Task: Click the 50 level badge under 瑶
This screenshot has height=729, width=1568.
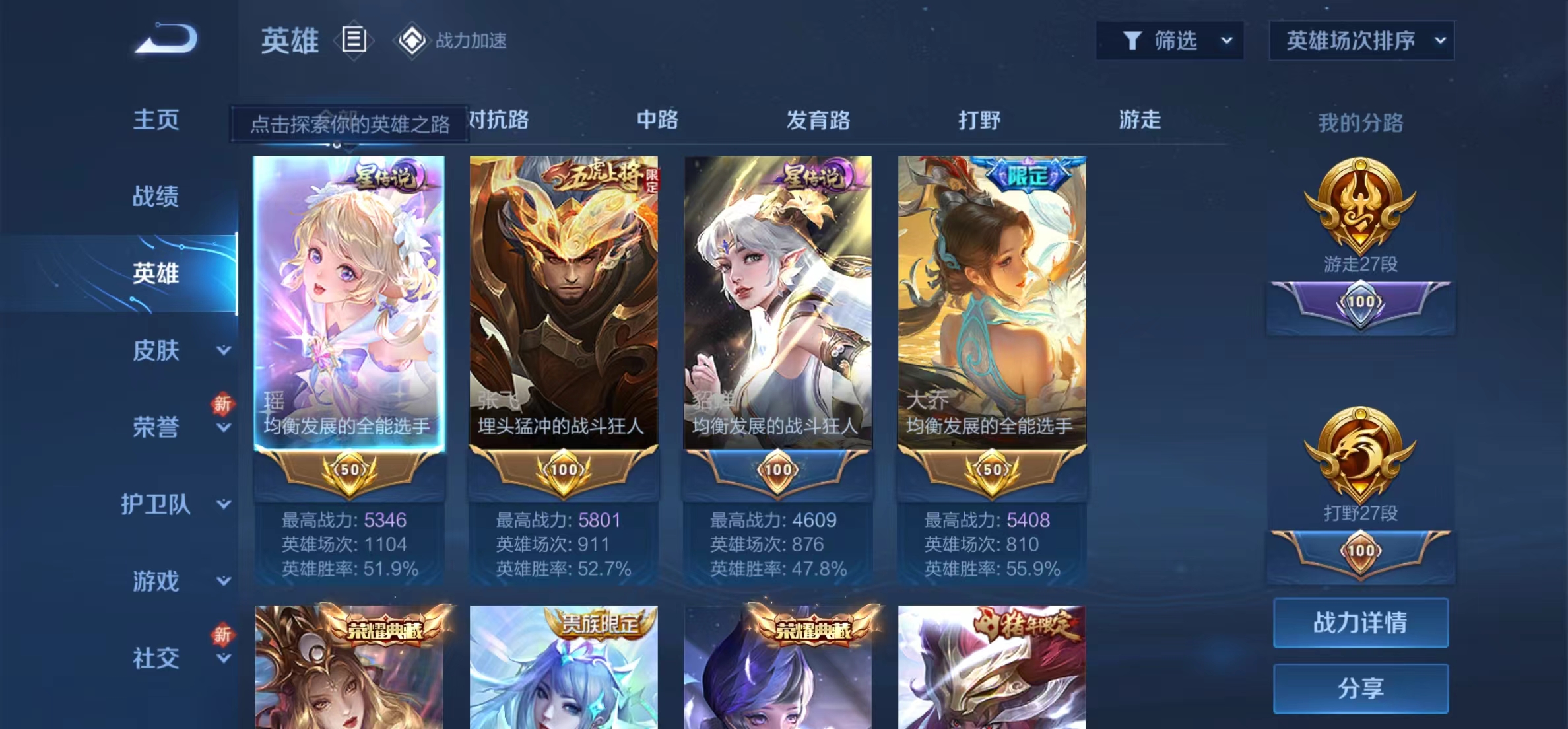Action: tap(348, 469)
